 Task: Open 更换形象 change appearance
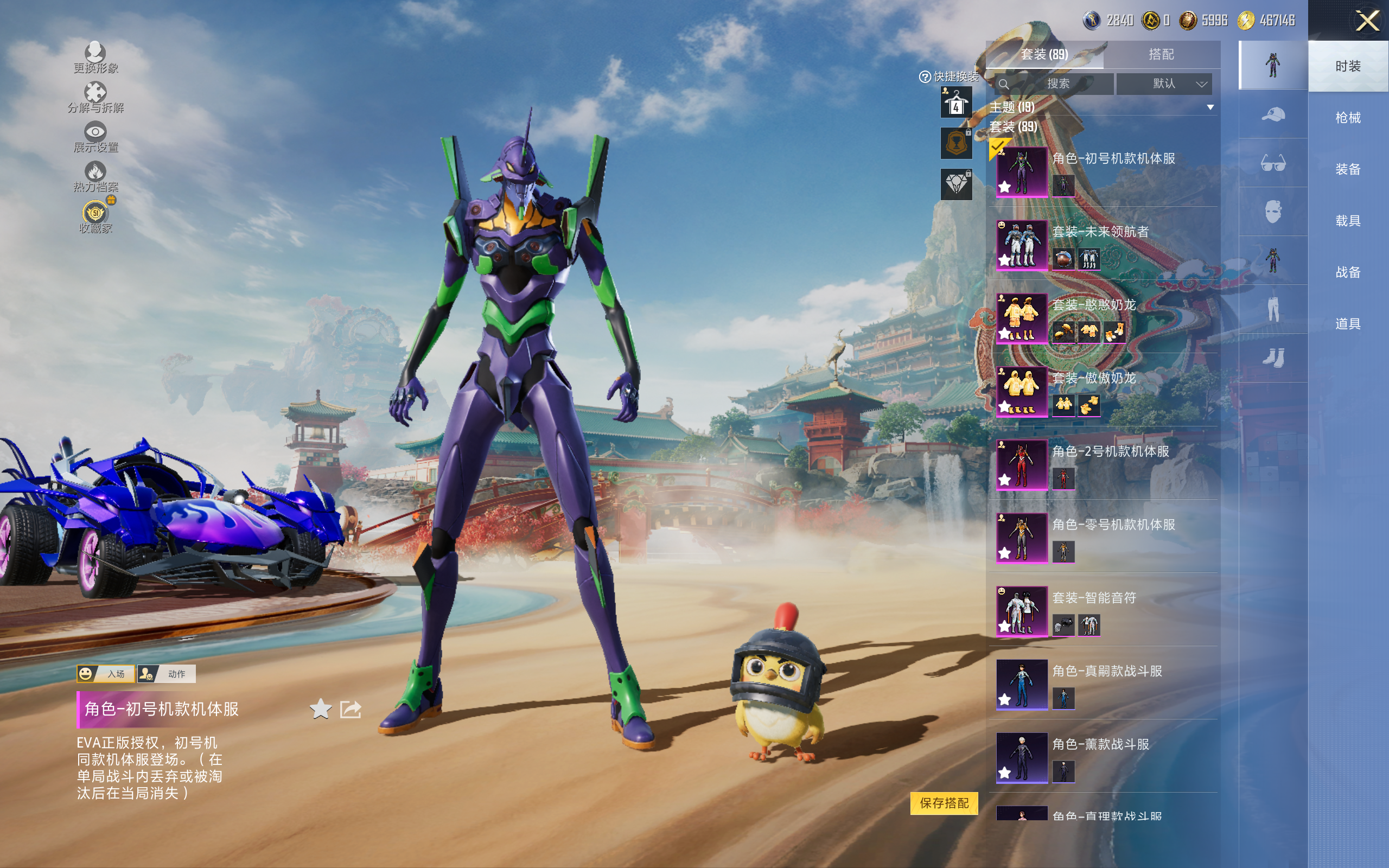pos(95,58)
